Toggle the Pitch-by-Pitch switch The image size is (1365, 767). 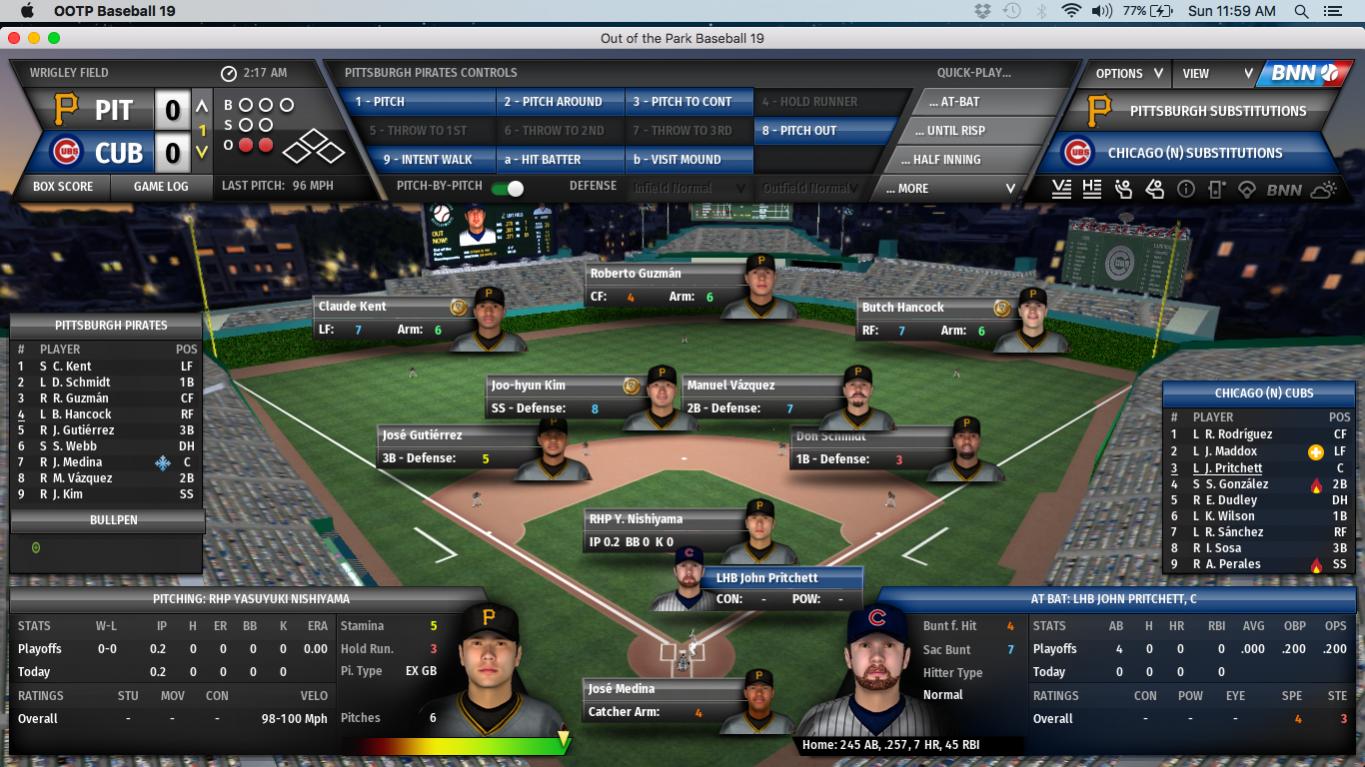[x=514, y=188]
